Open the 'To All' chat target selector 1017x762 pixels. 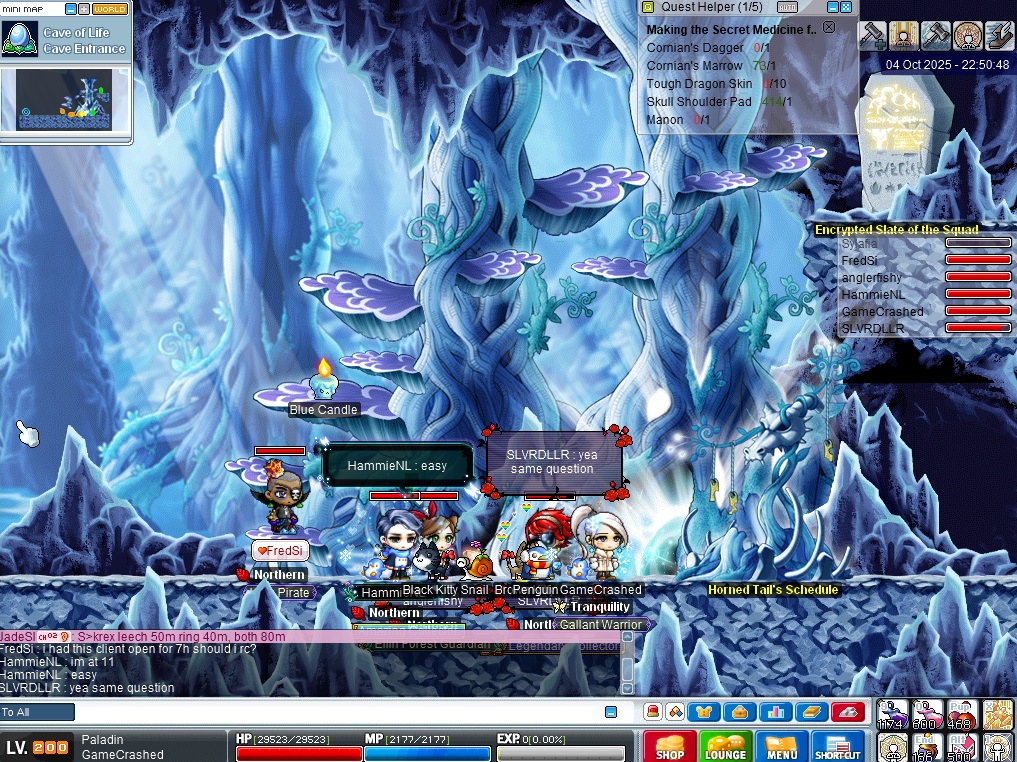pyautogui.click(x=37, y=712)
